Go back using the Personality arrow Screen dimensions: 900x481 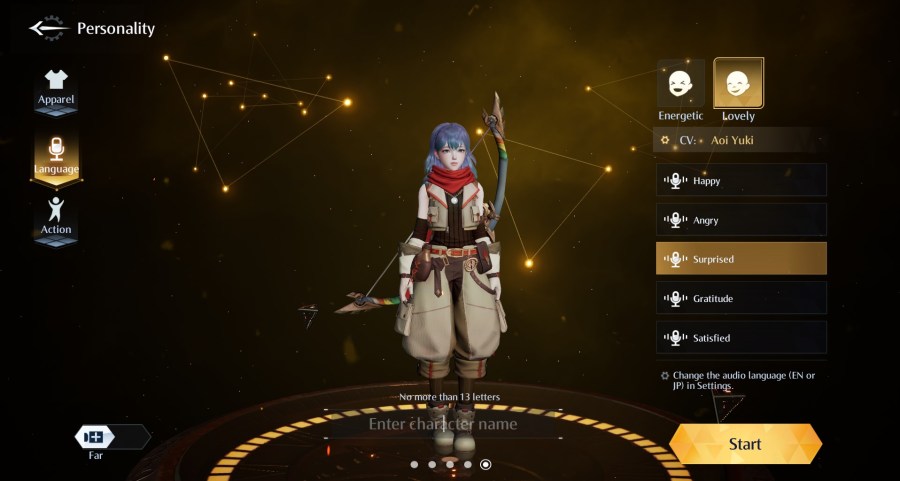tap(45, 28)
